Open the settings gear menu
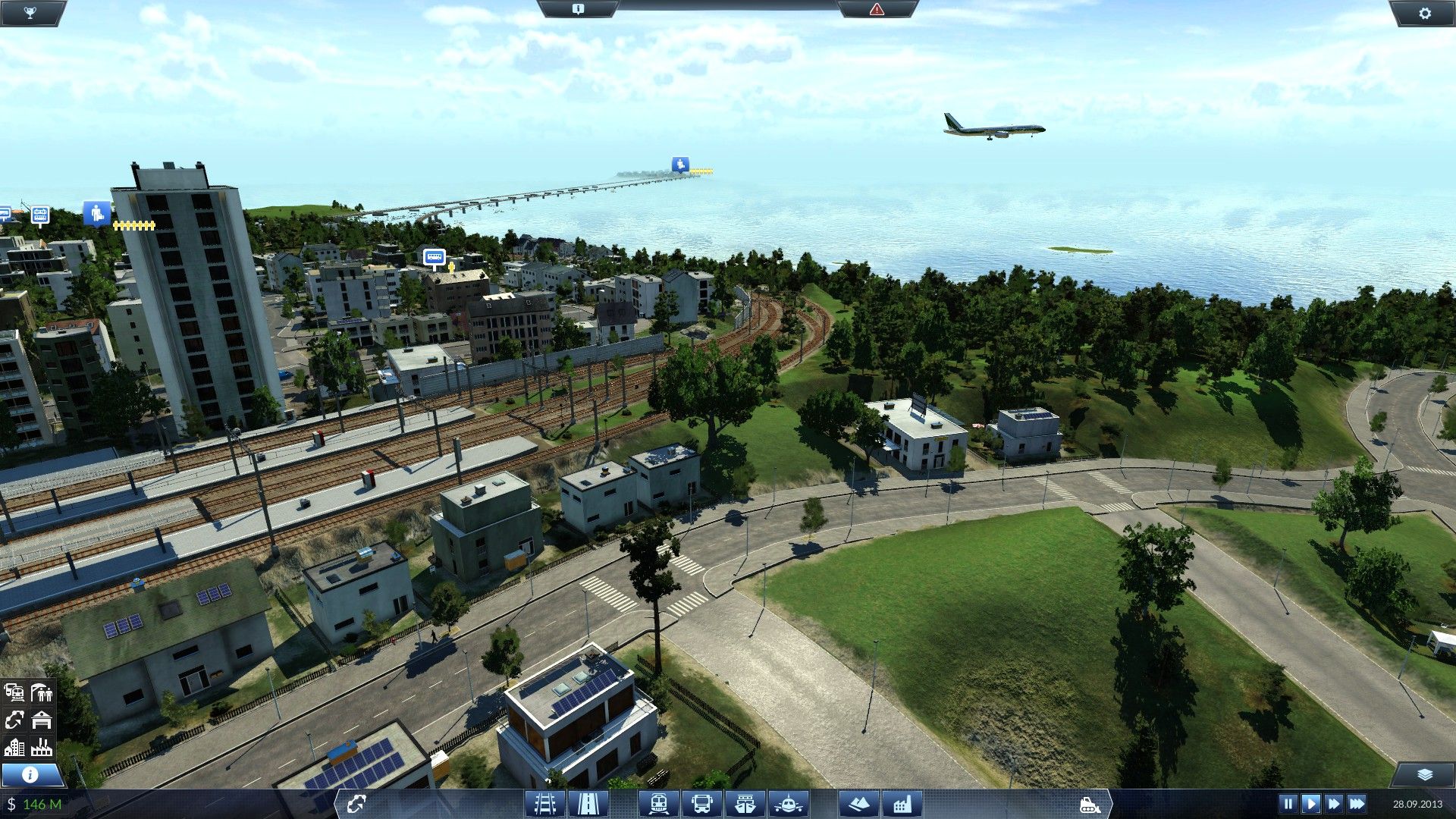The height and width of the screenshot is (819, 1456). (1425, 13)
